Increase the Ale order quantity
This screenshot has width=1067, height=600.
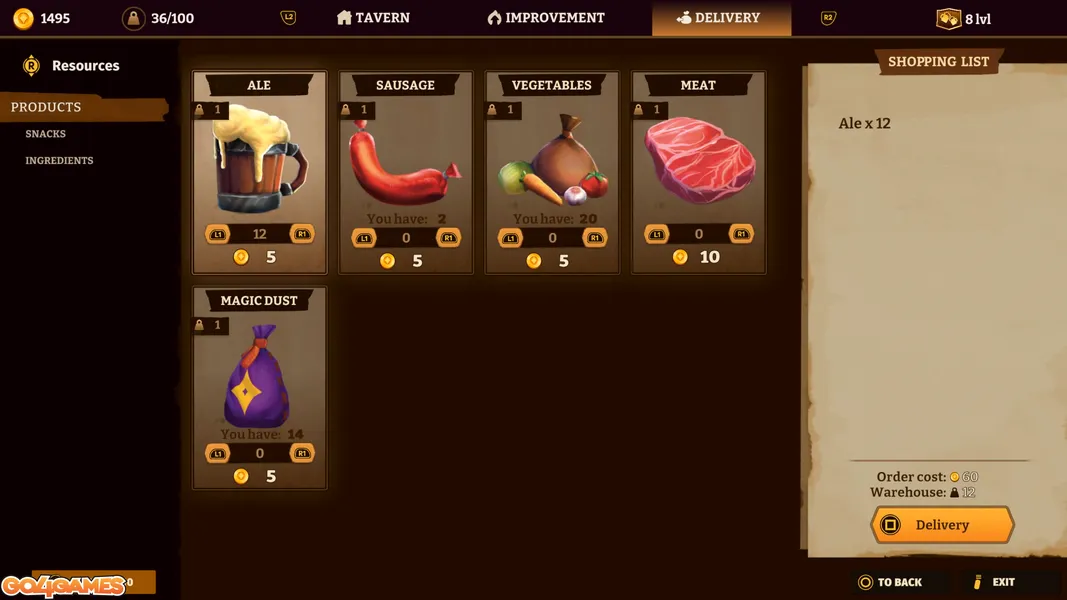(301, 234)
